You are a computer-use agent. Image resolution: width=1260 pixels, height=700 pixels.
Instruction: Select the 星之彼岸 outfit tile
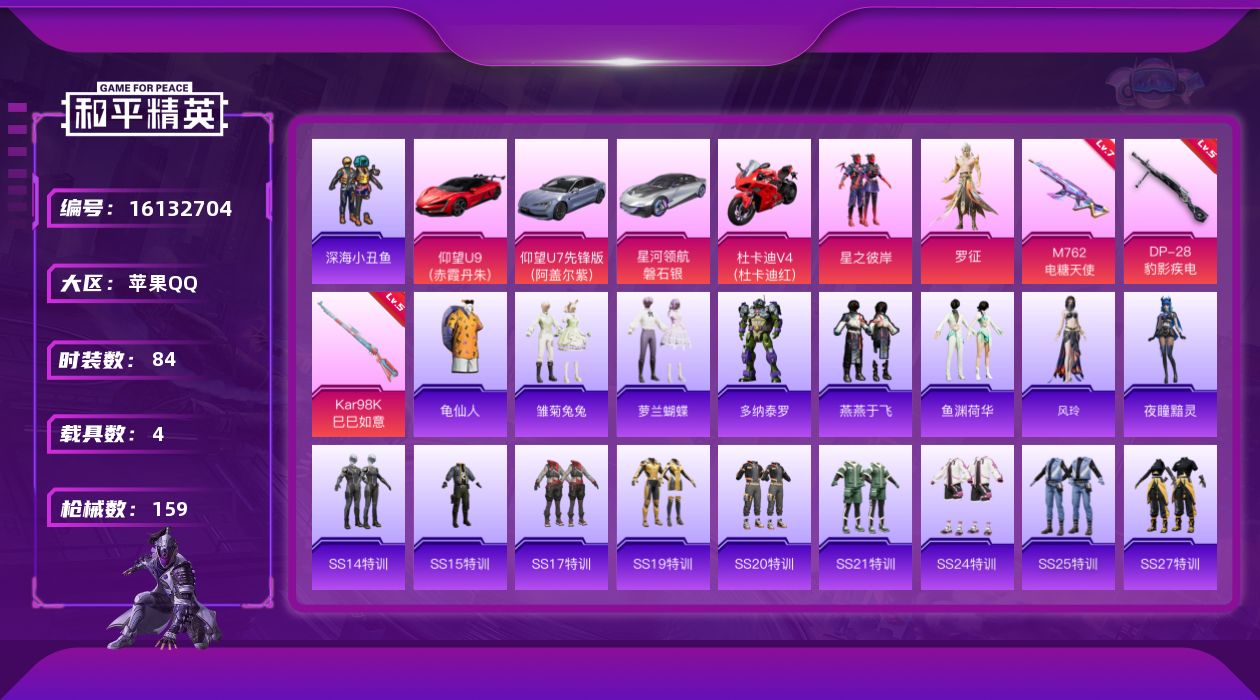865,210
